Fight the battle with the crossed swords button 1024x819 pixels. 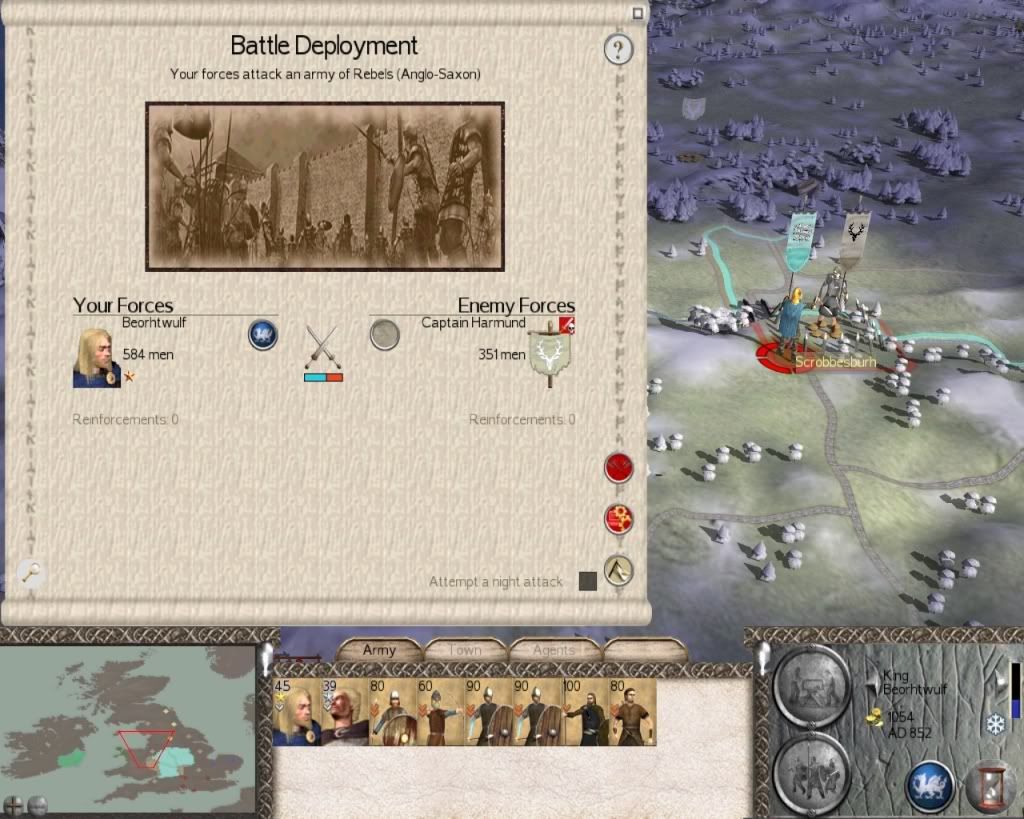619,467
